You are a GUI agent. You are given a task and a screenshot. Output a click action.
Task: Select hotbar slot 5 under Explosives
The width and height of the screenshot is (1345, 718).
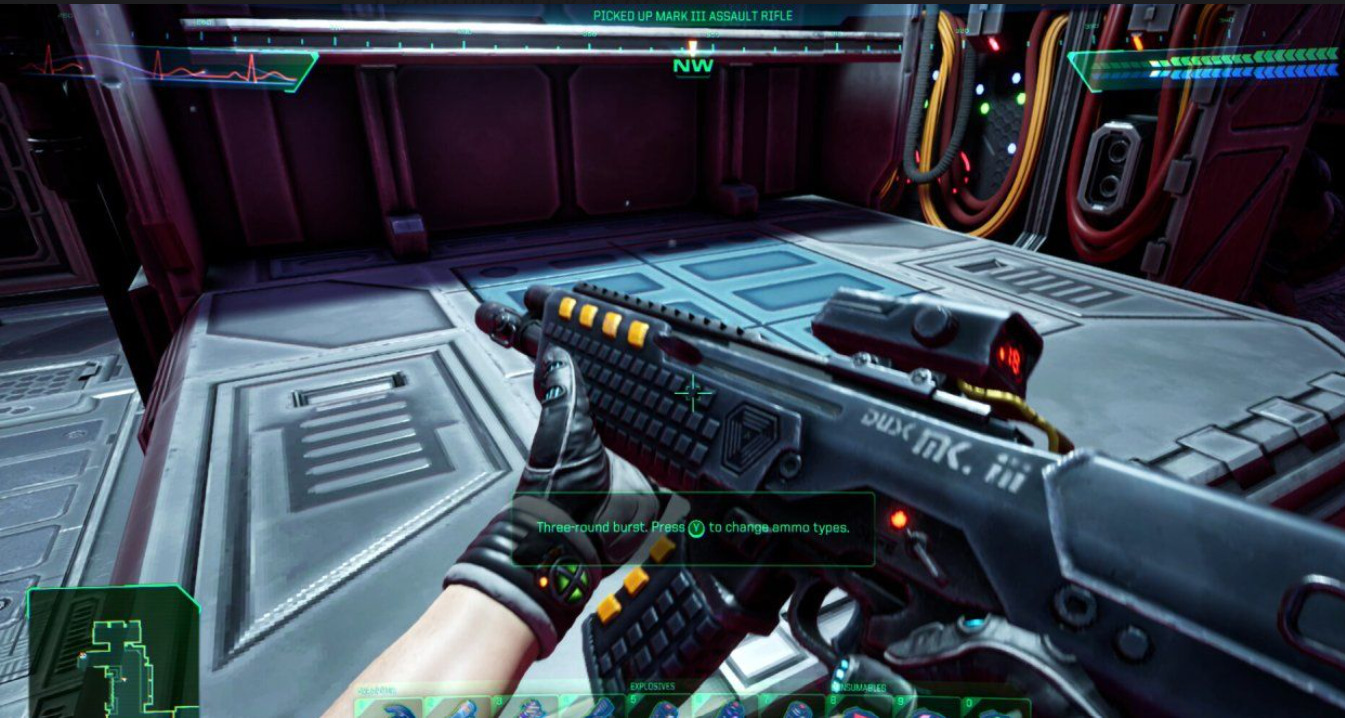(658, 707)
